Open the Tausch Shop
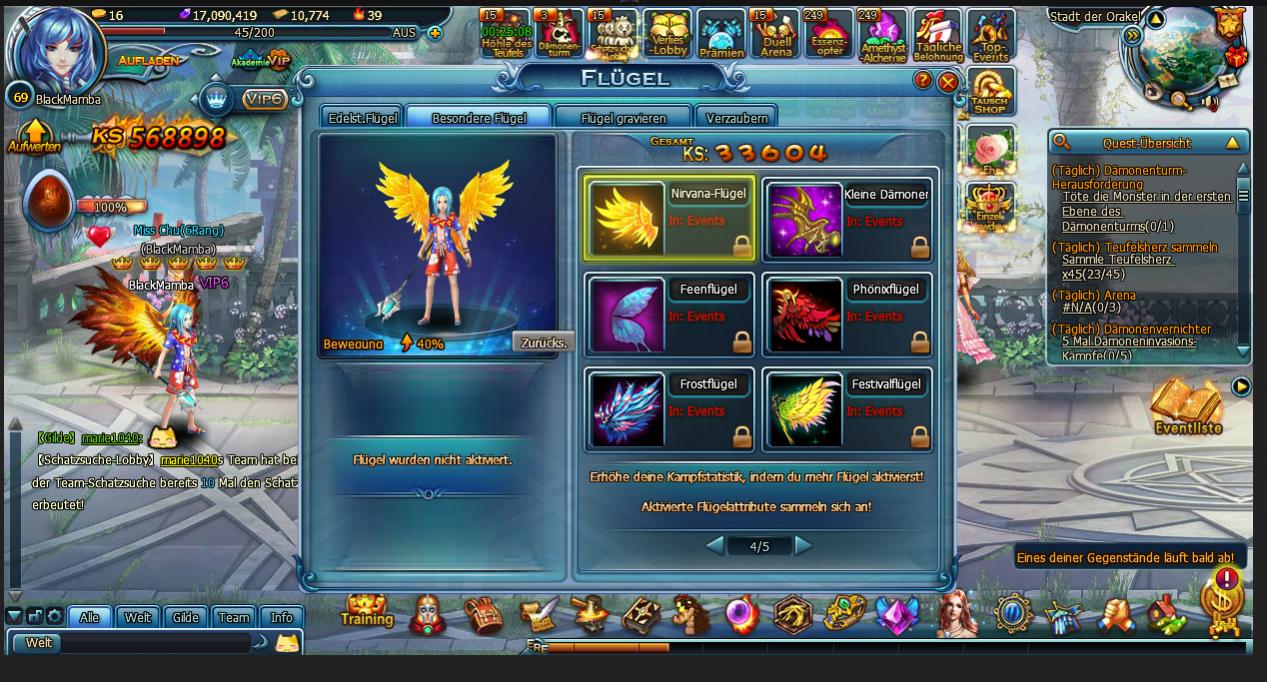1267x682 pixels. pyautogui.click(x=990, y=92)
